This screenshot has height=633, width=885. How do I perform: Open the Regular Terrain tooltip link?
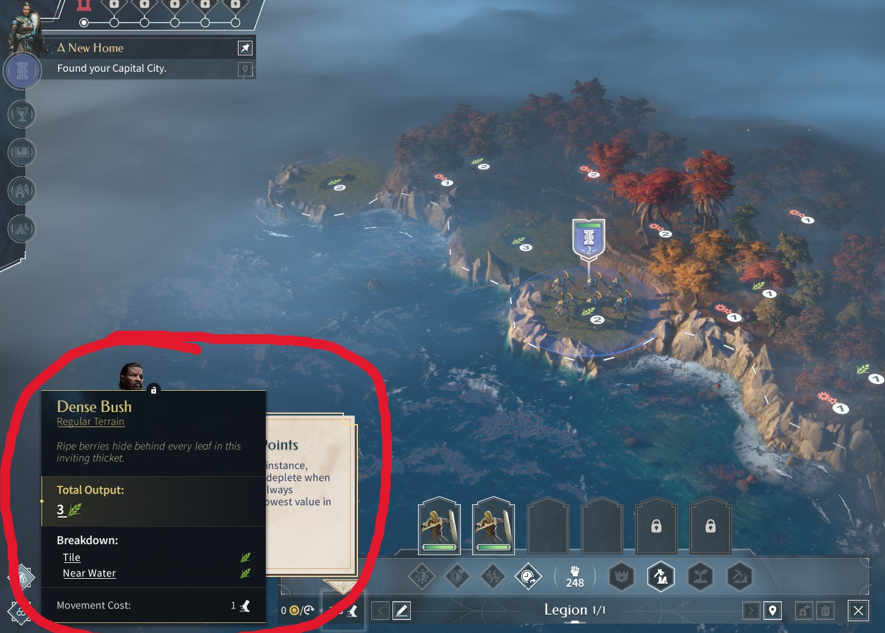click(91, 422)
